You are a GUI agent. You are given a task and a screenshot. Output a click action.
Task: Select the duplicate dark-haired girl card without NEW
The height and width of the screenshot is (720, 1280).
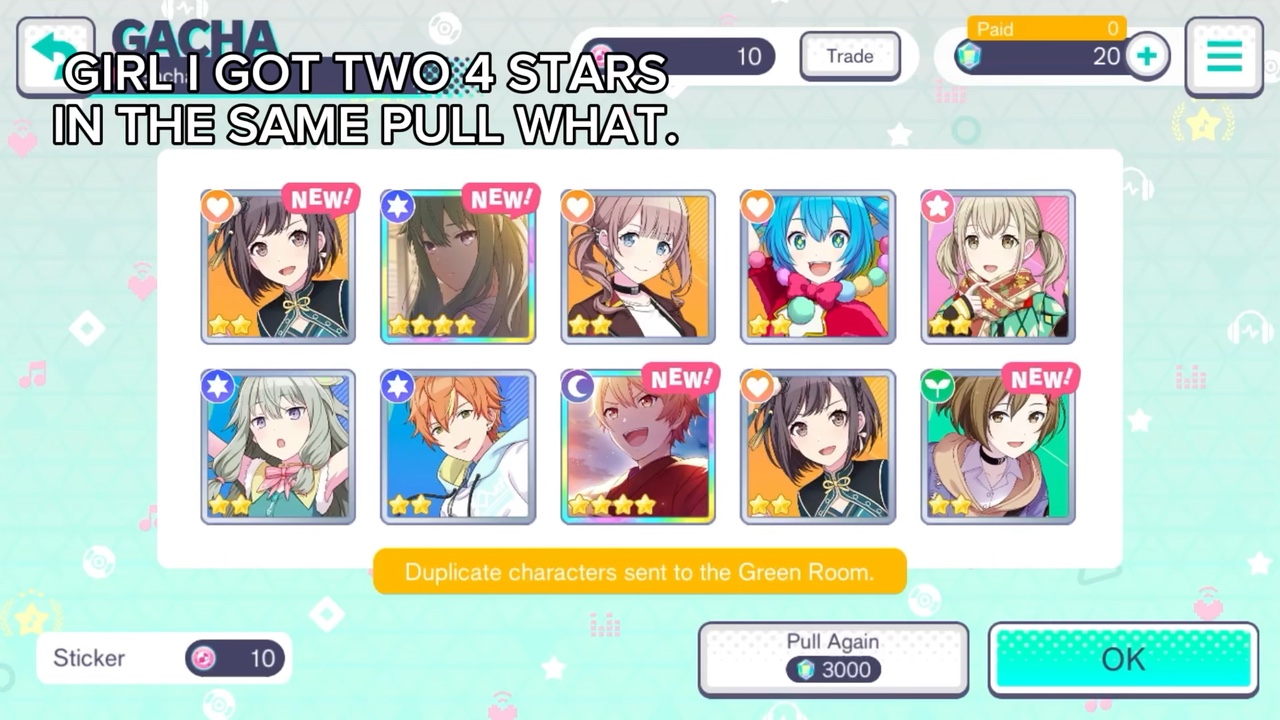(x=818, y=447)
